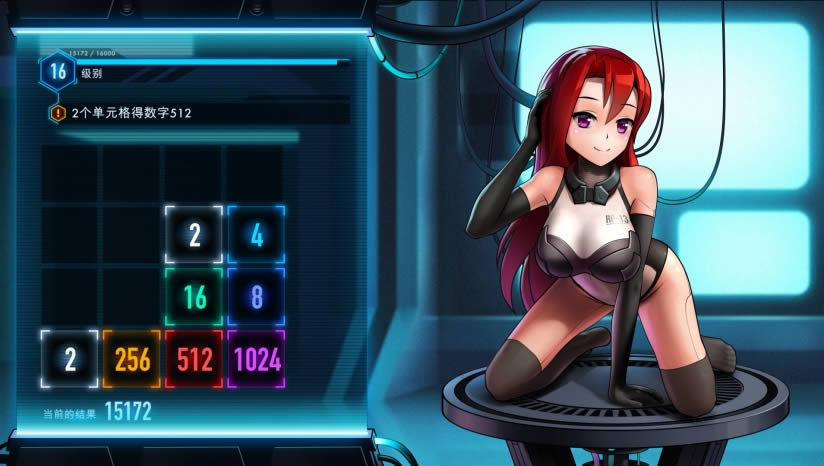The width and height of the screenshot is (824, 466).
Task: Select the orange 256 tile
Action: click(x=132, y=359)
